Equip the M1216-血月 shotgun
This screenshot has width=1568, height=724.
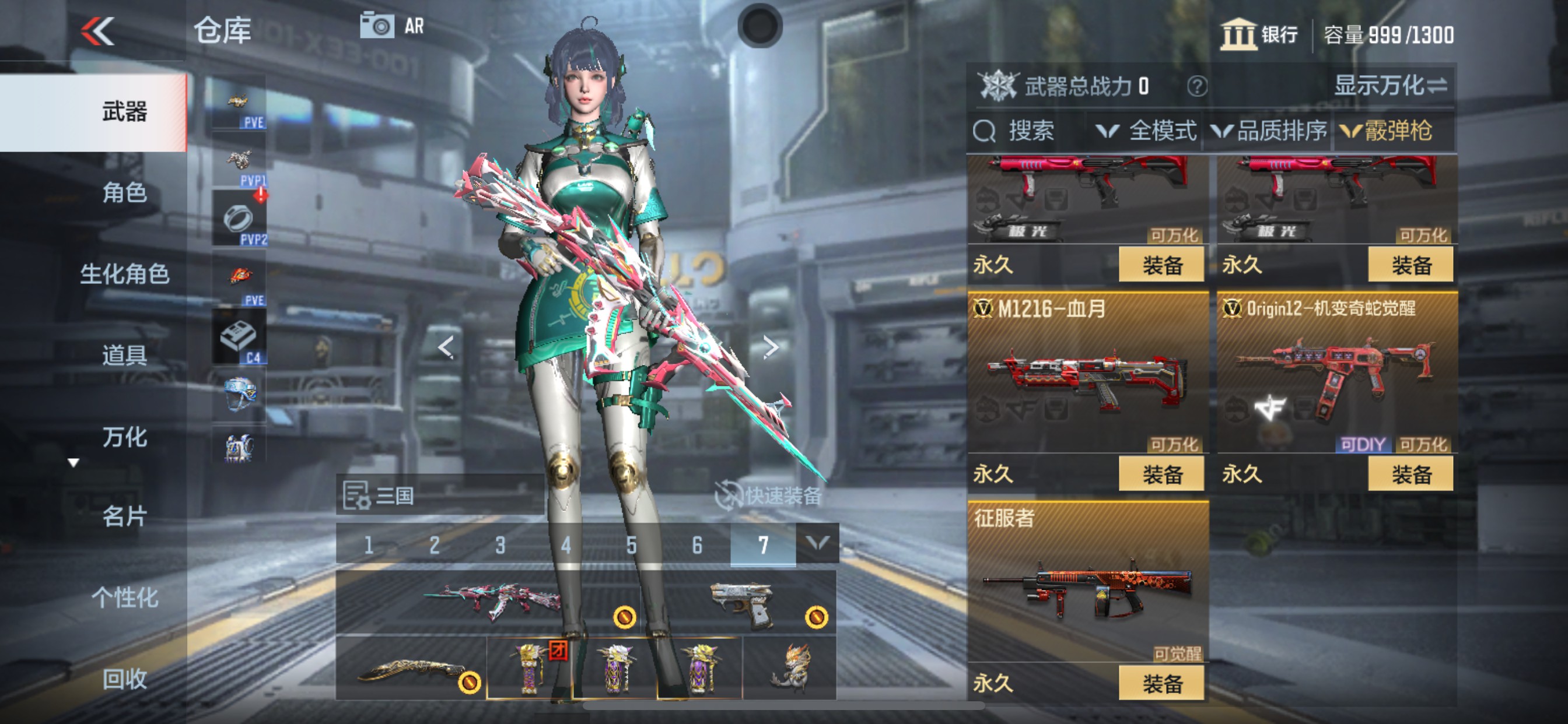click(1163, 473)
